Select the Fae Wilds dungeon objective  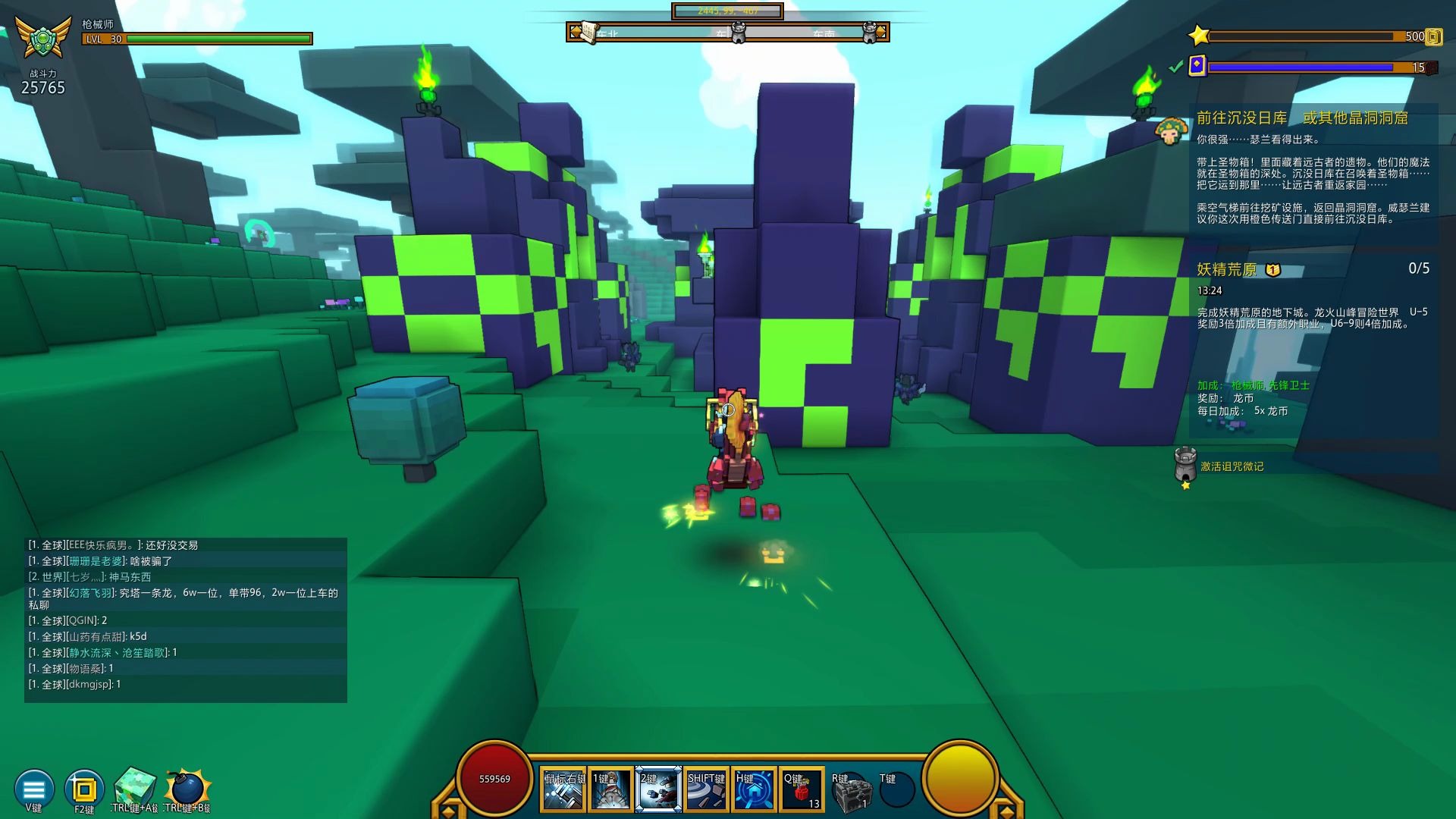pos(1226,270)
